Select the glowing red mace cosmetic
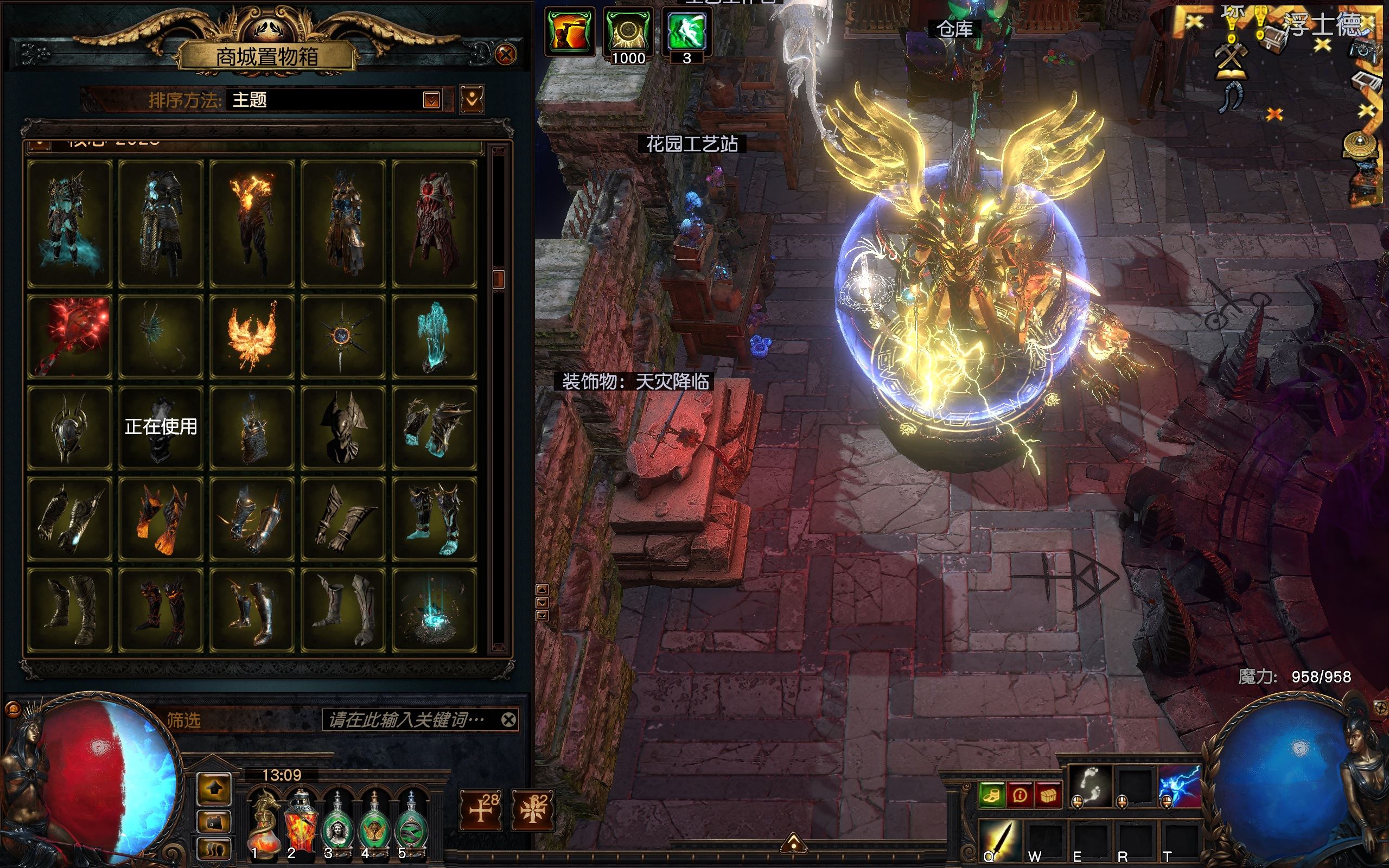This screenshot has height=868, width=1389. point(69,336)
